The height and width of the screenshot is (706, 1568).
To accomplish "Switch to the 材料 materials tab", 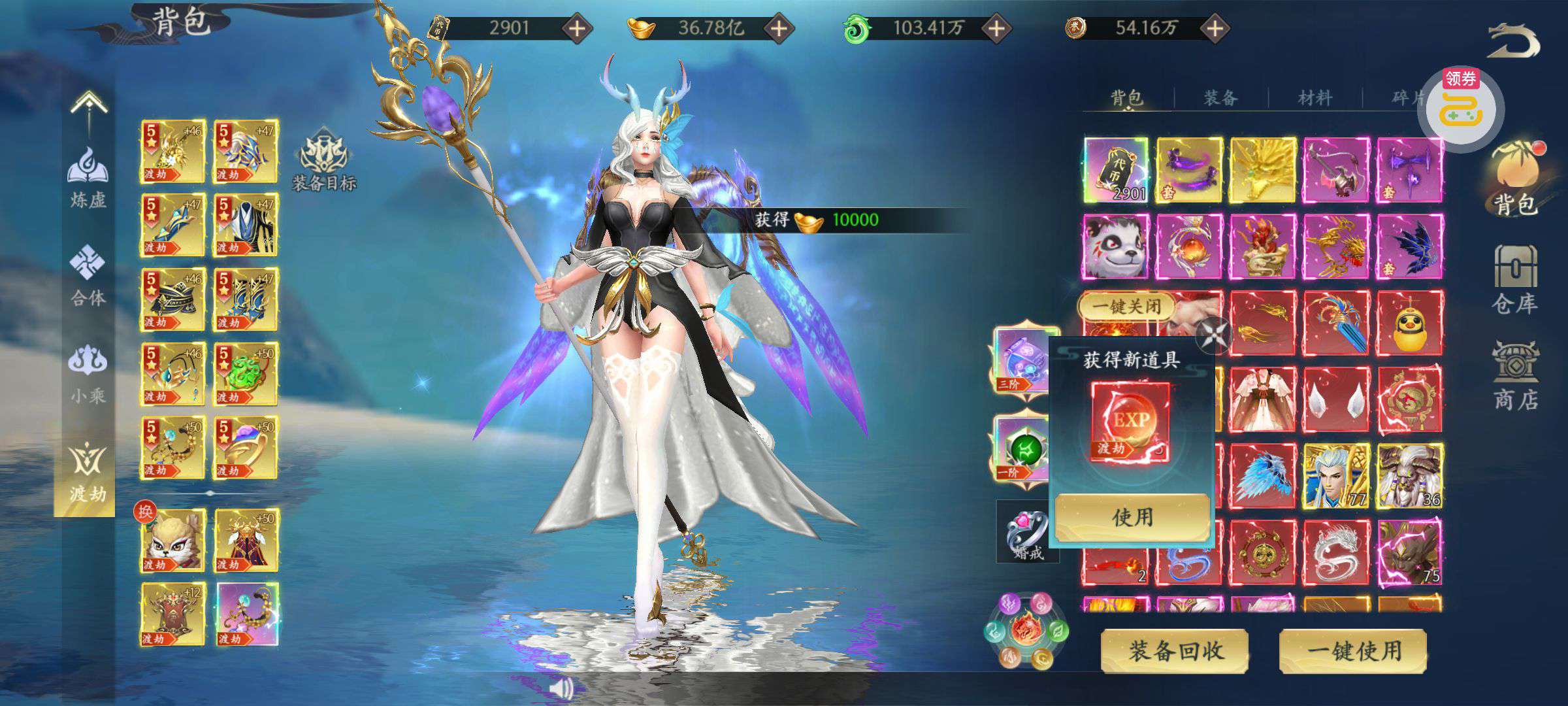I will point(1315,98).
